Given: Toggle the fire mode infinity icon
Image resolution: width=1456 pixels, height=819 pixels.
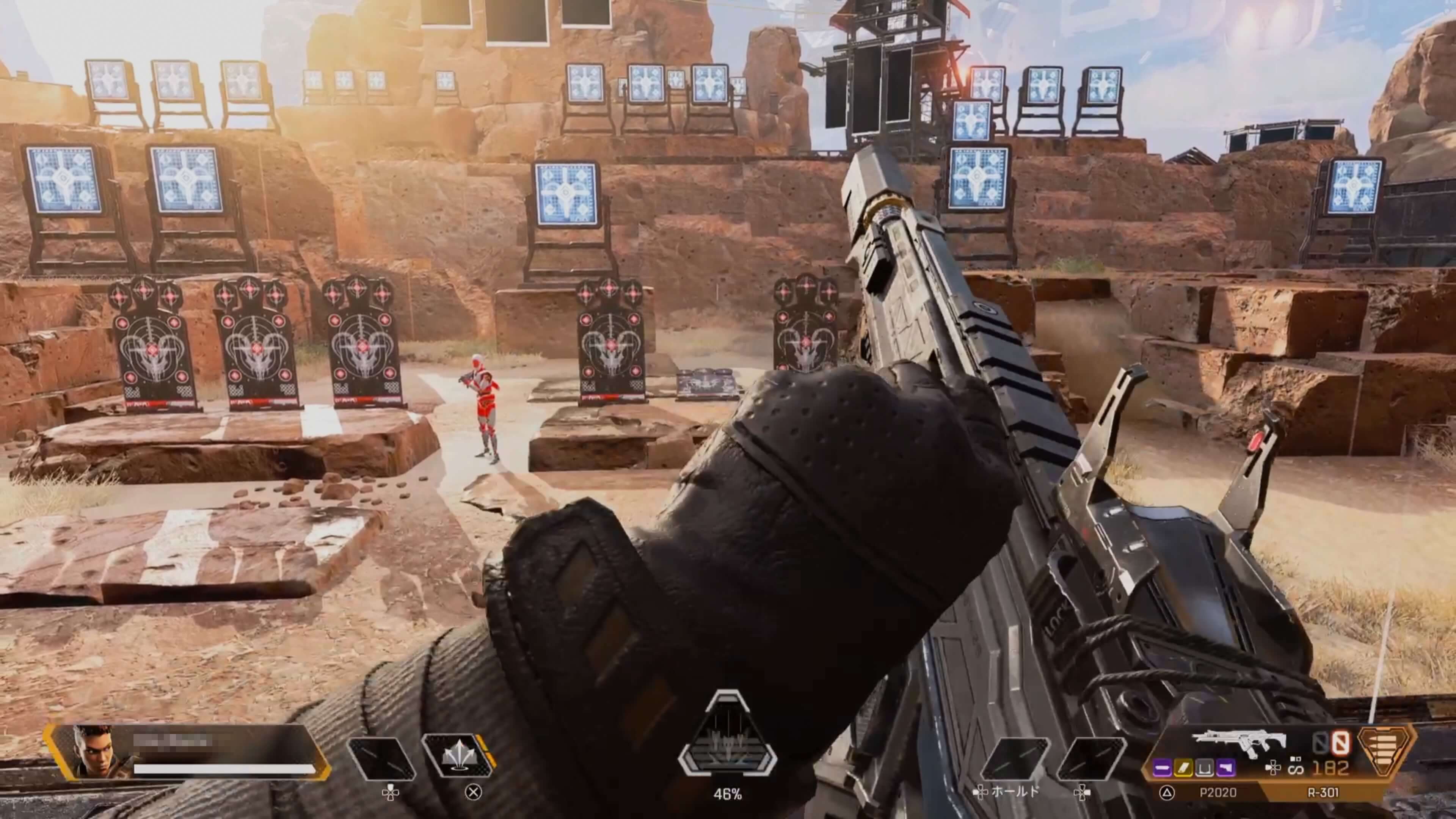Looking at the screenshot, I should point(1296,769).
